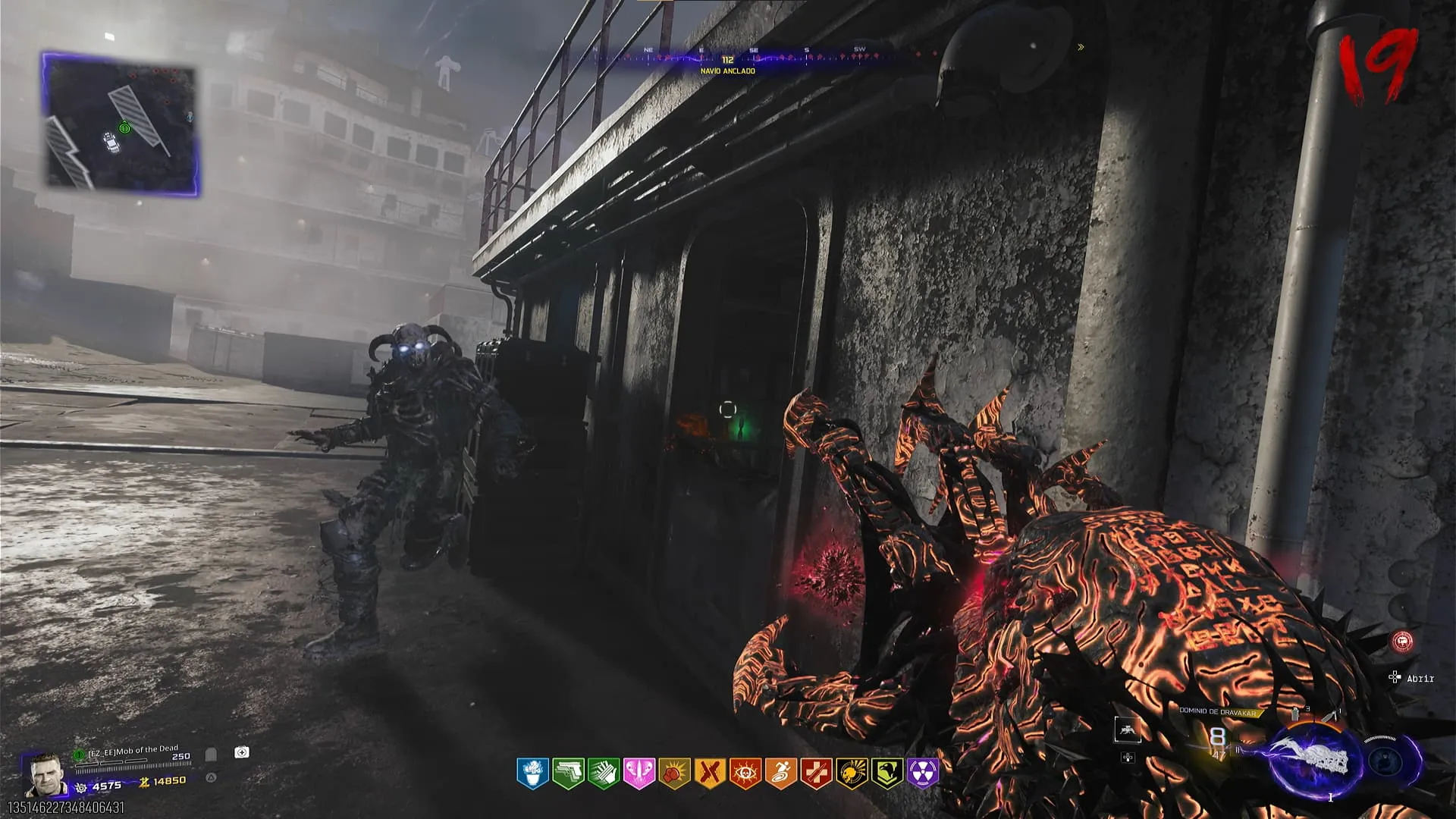Screen dimensions: 1456x819
Task: Click the orange runner Stamin-Up perk
Action: pyautogui.click(x=780, y=773)
